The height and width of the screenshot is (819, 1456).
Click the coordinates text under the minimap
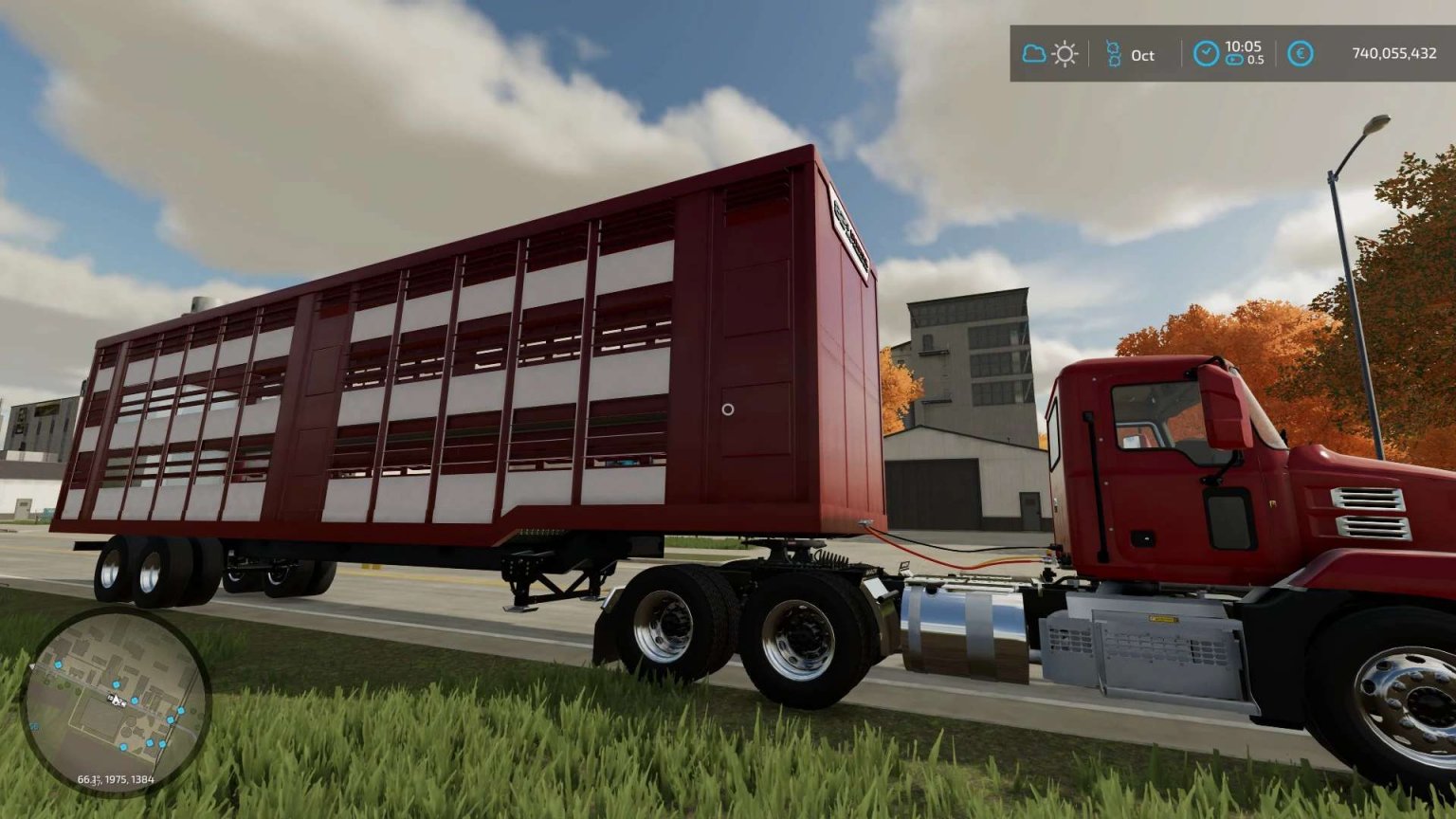117,779
